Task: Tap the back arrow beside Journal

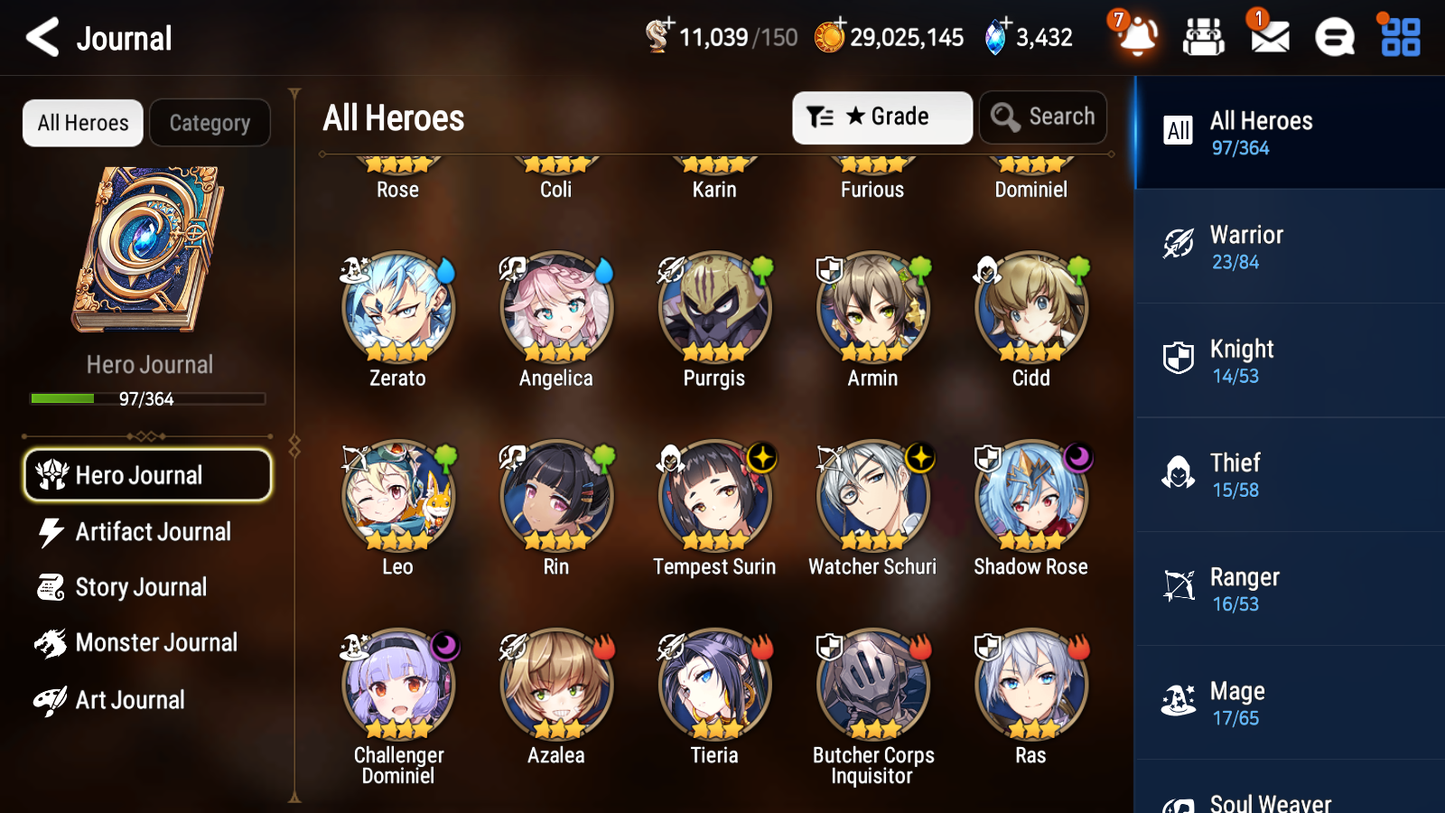Action: (41, 37)
